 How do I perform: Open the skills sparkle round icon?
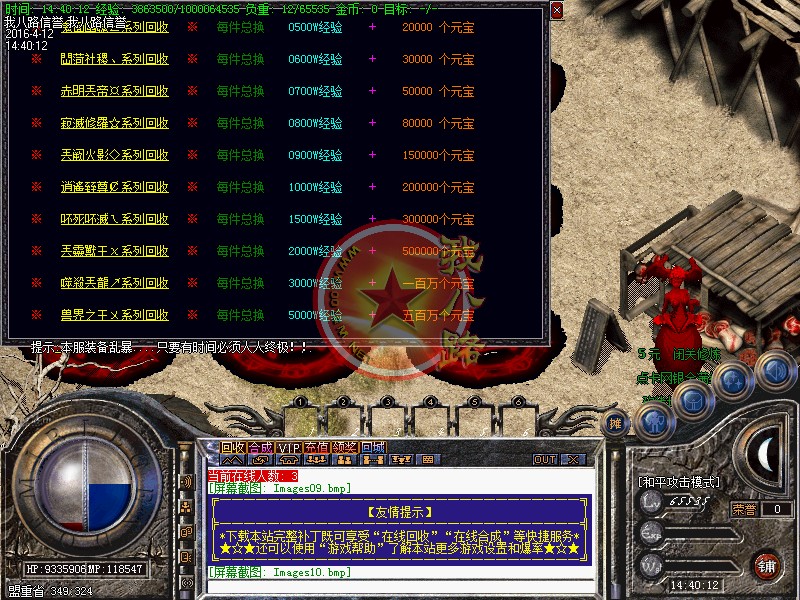pyautogui.click(x=733, y=380)
